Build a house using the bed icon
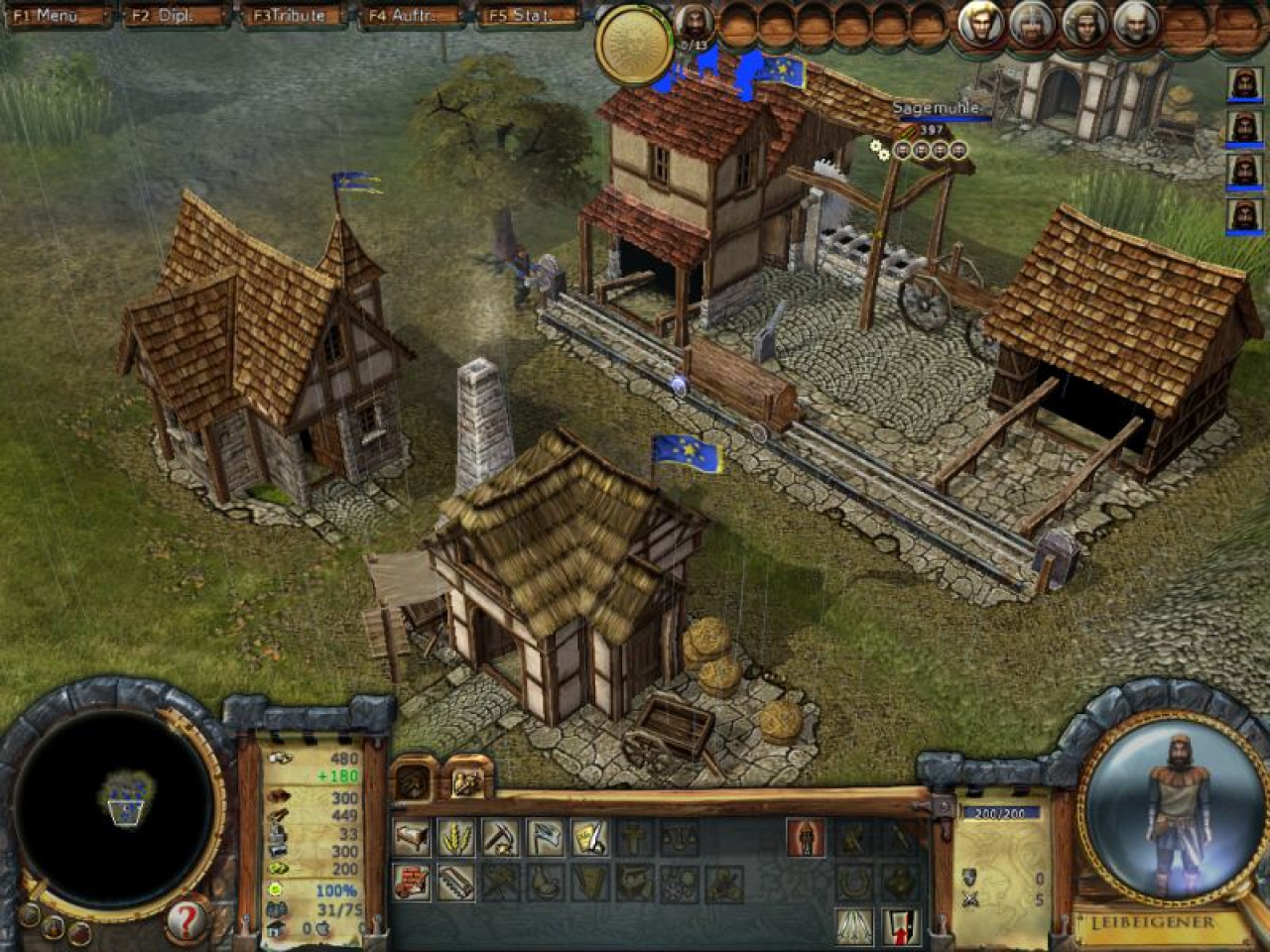The width and height of the screenshot is (1270, 952). click(412, 838)
